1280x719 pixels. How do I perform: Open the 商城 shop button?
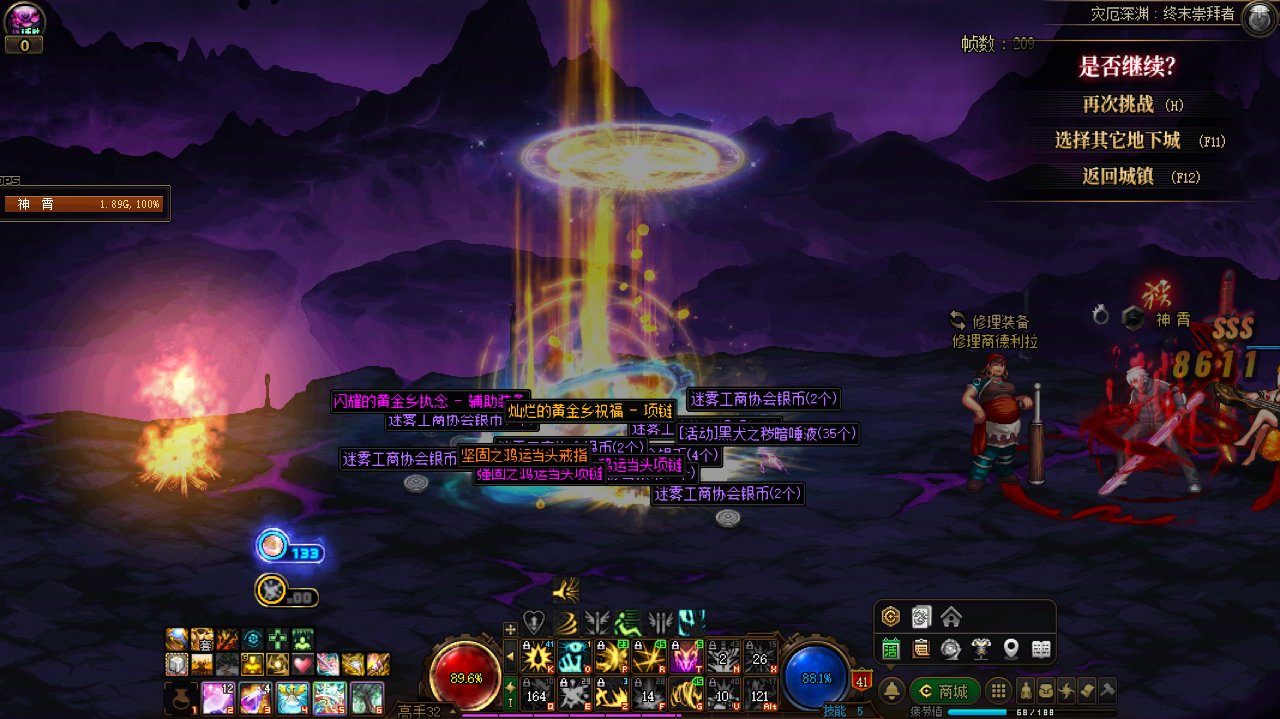pos(944,691)
